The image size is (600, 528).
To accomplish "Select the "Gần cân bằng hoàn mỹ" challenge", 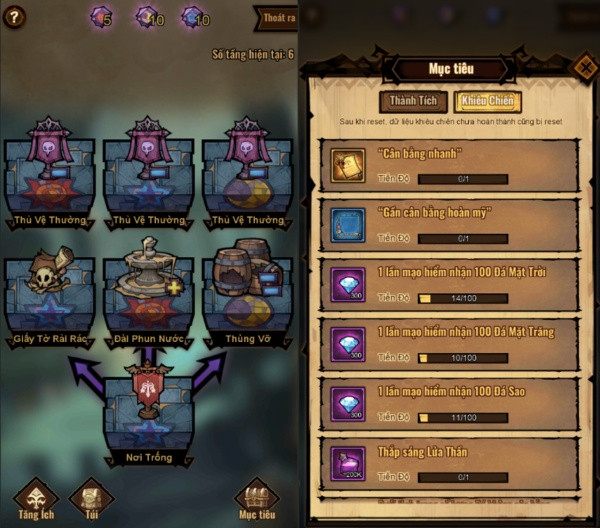I will pos(453,225).
